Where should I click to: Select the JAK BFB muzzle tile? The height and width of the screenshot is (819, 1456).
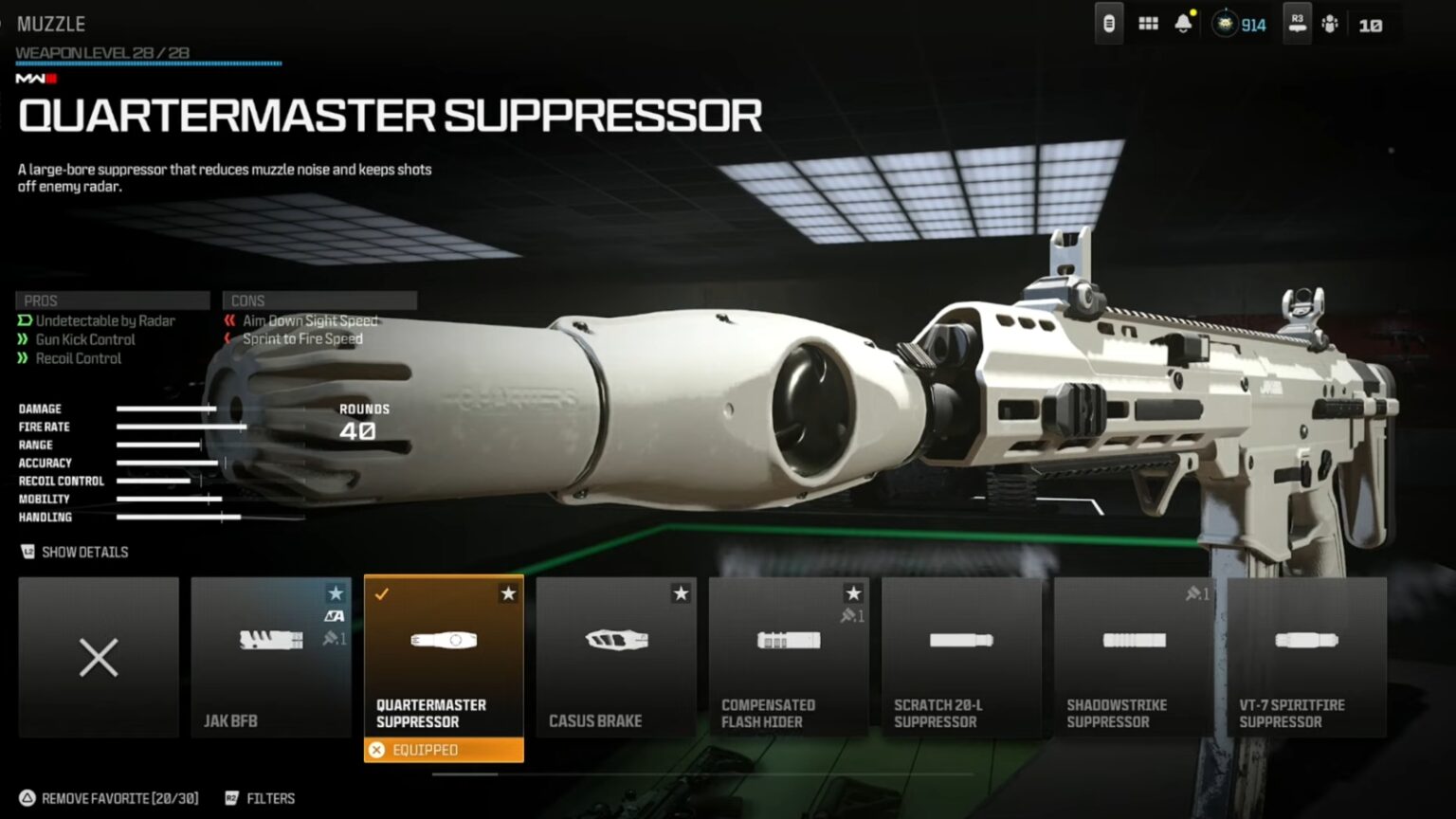(271, 657)
